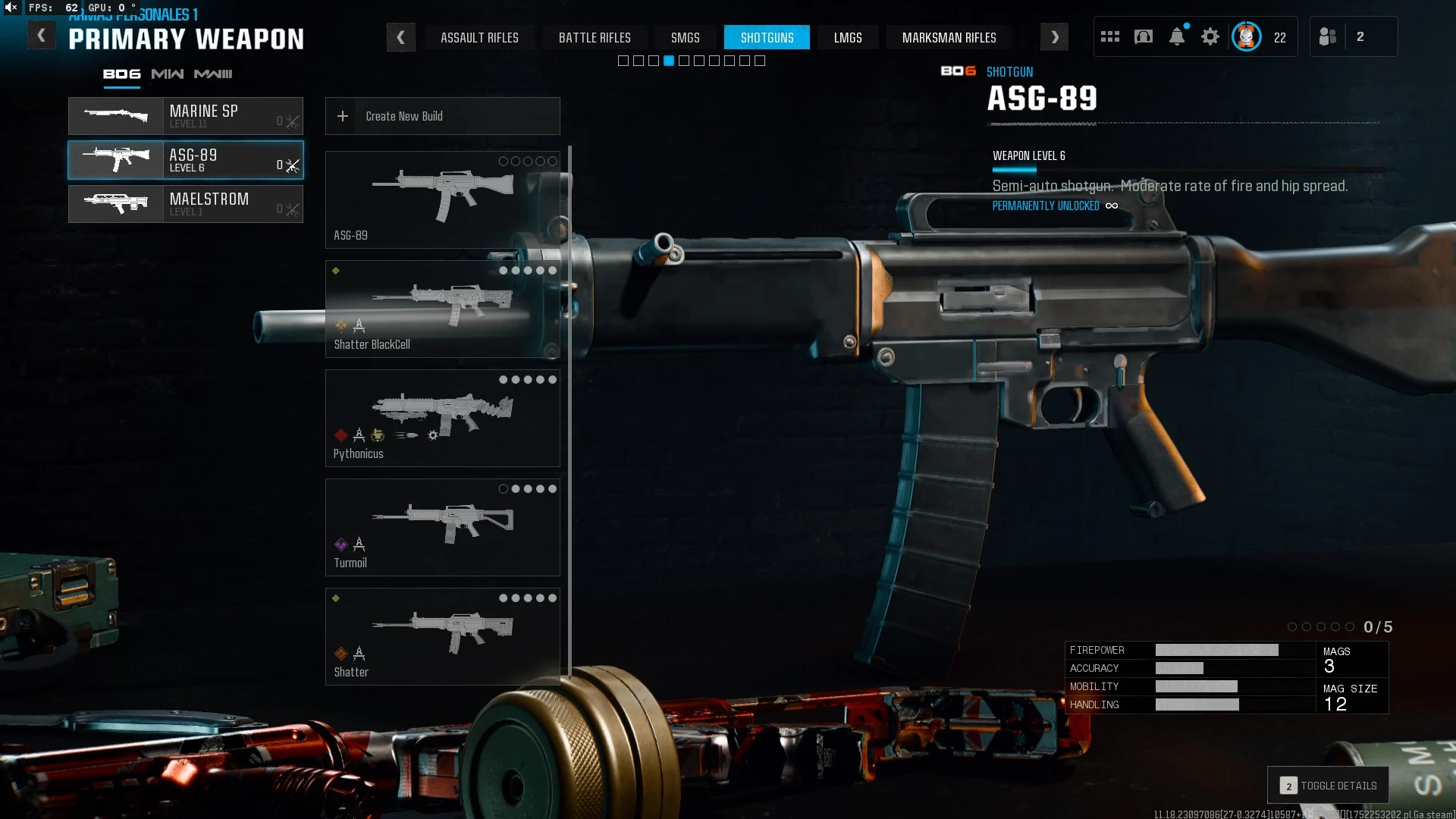
Task: Select the base ASG-89 build
Action: pos(442,199)
